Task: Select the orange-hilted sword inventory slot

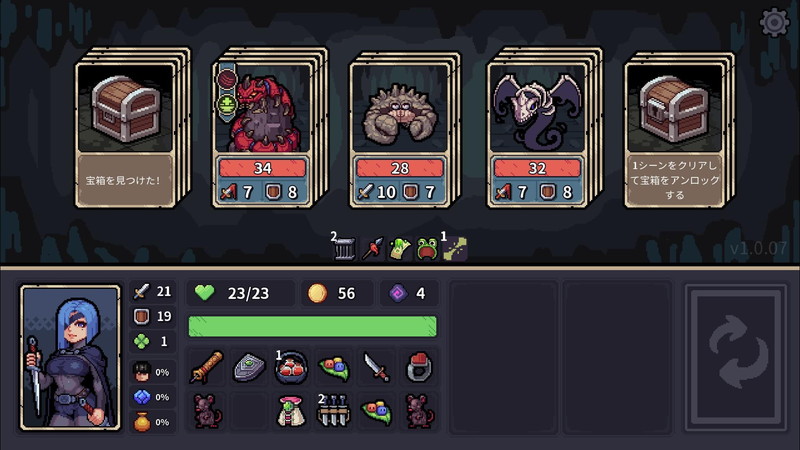Action: coord(206,367)
